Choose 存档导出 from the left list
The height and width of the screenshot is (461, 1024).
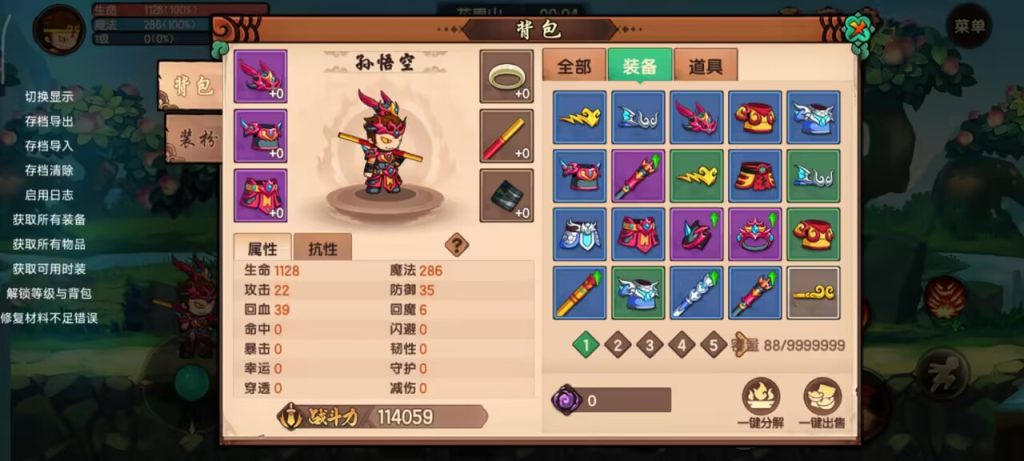tap(49, 121)
